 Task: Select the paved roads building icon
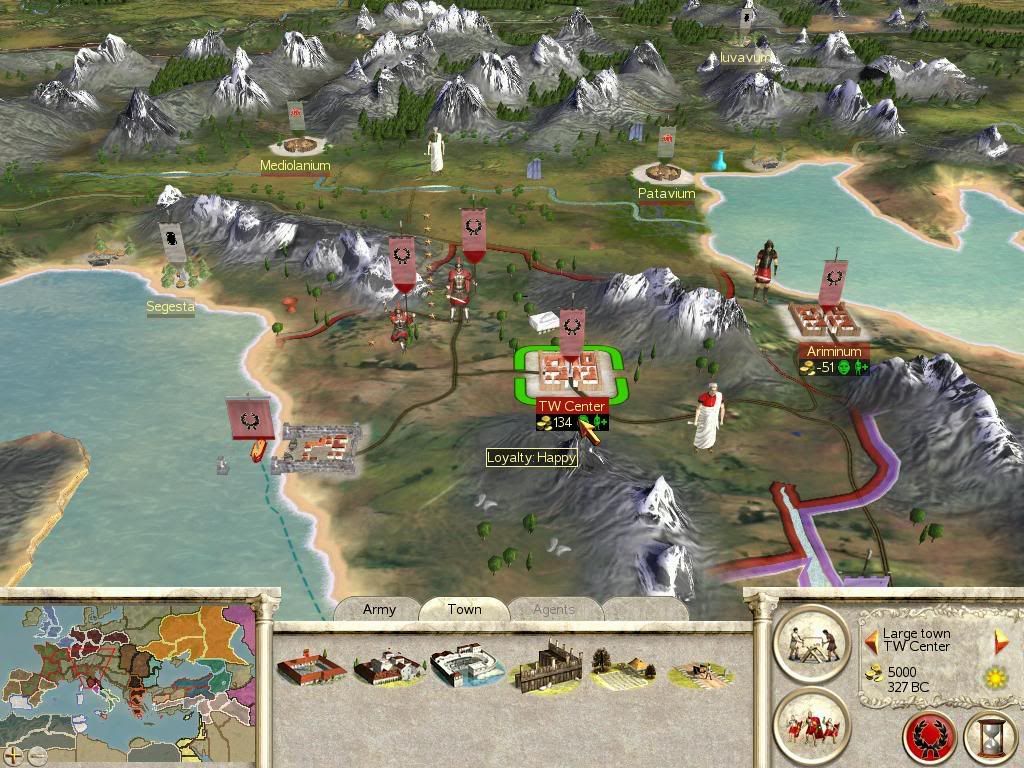point(700,672)
